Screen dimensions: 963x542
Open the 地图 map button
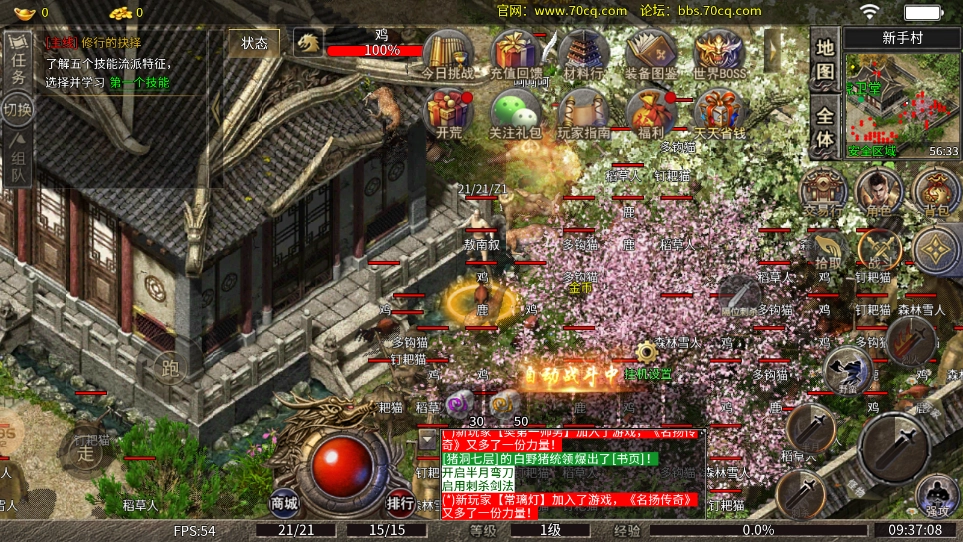click(824, 60)
